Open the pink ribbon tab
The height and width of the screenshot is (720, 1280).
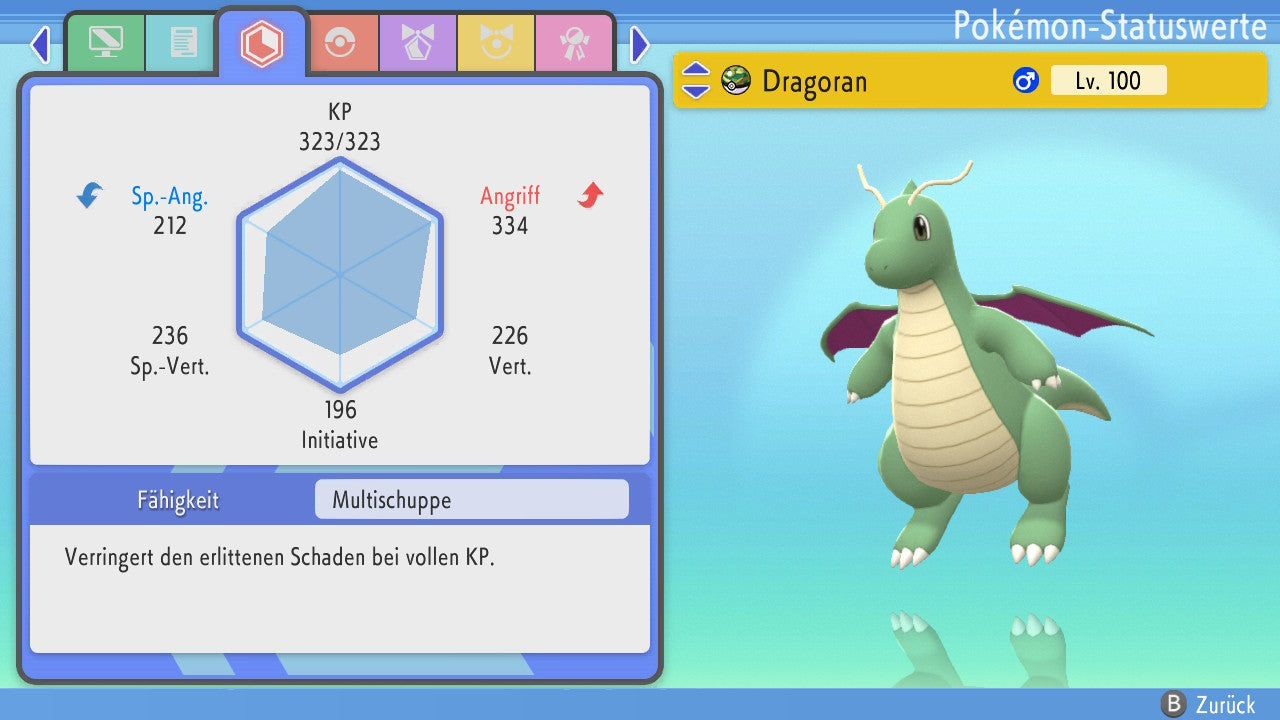tap(574, 43)
